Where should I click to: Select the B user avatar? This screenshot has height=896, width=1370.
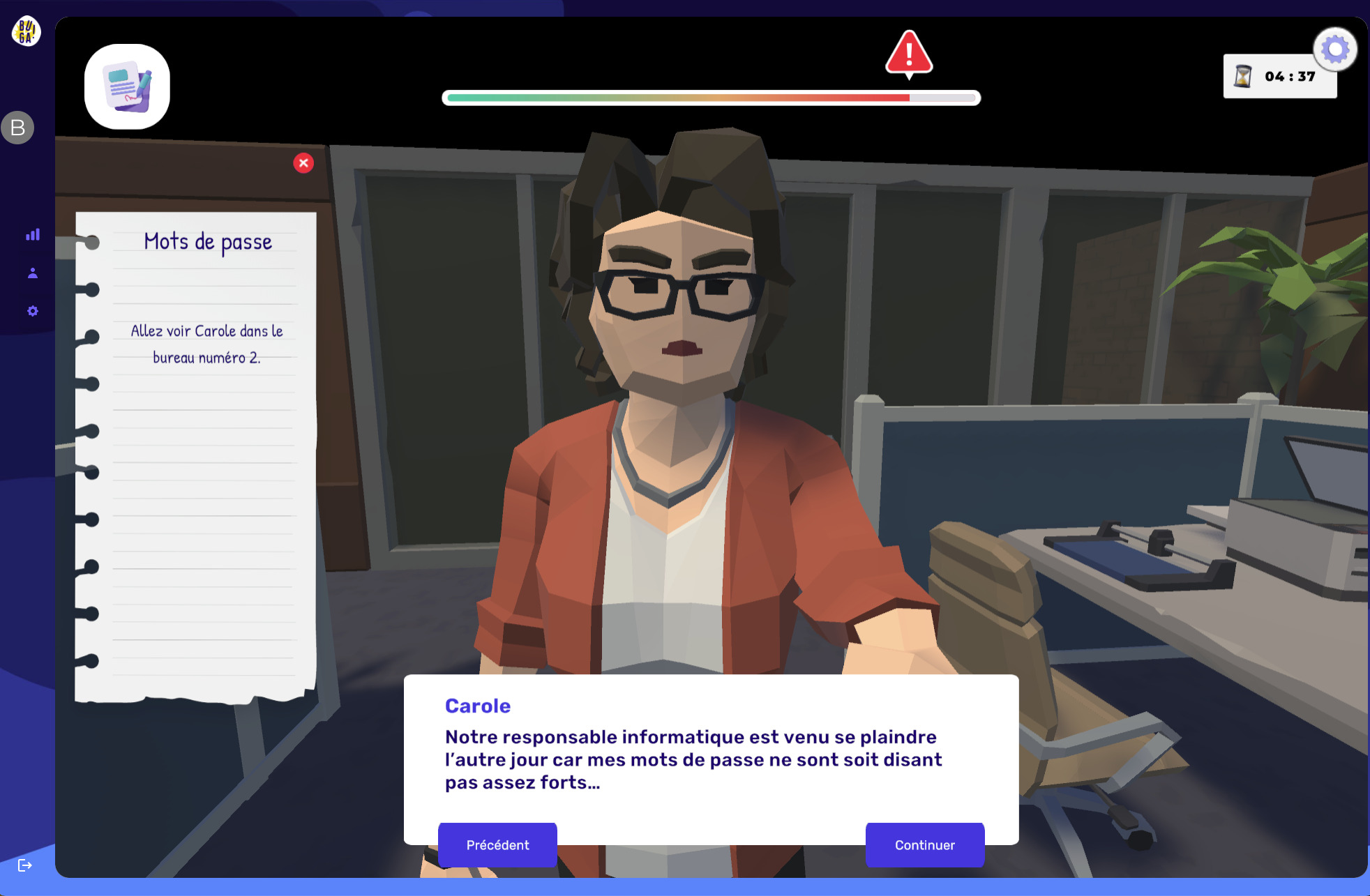click(18, 128)
